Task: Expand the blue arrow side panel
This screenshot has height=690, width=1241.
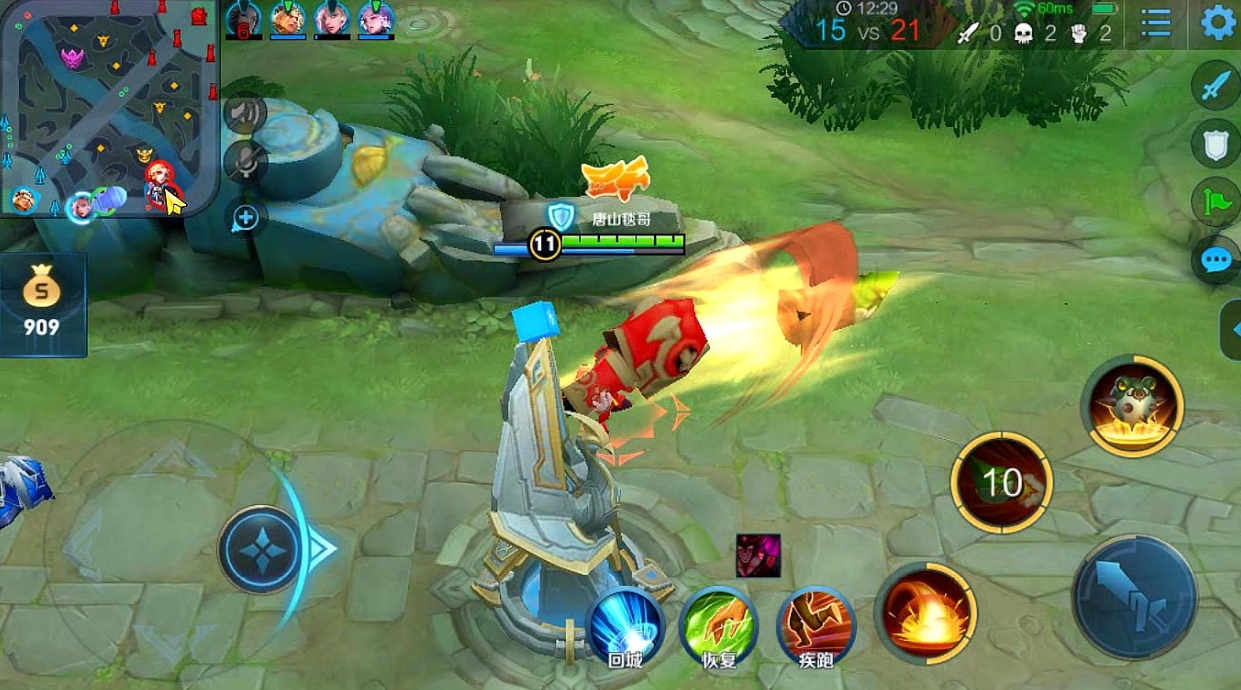Action: click(x=1231, y=329)
